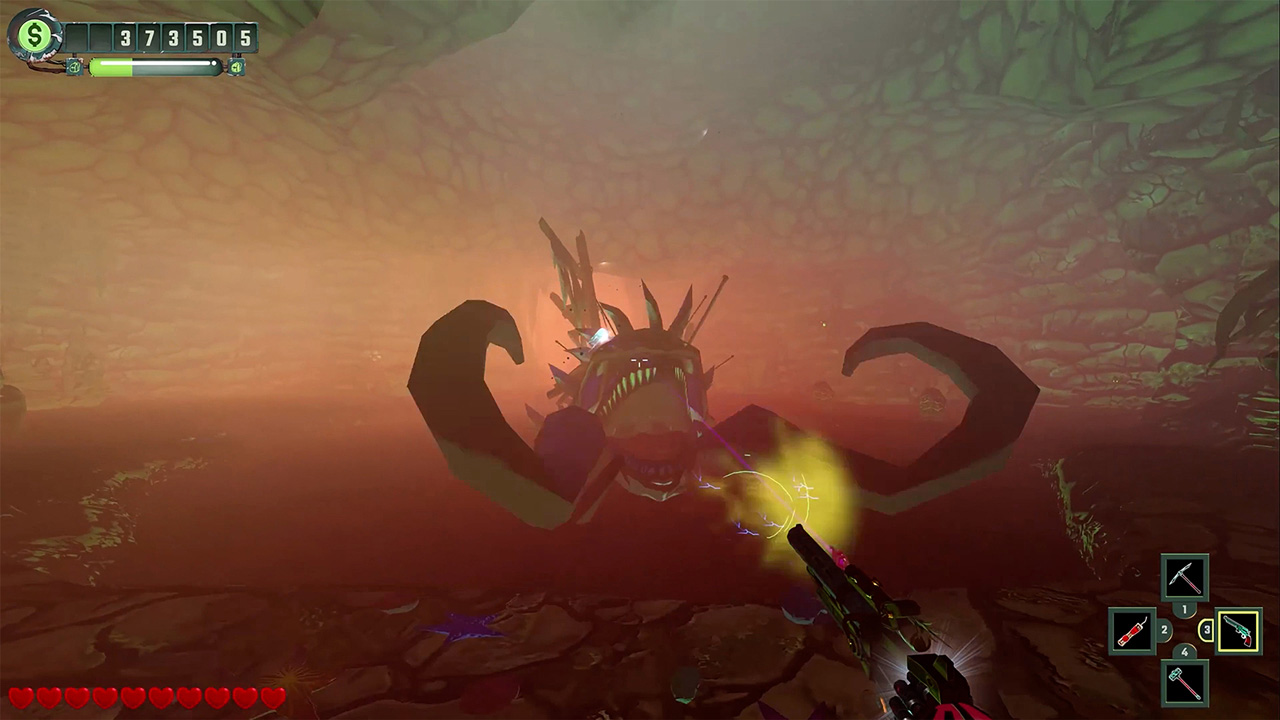Click the left rank badge beside the XP bar
The image size is (1280, 720).
pos(74,67)
